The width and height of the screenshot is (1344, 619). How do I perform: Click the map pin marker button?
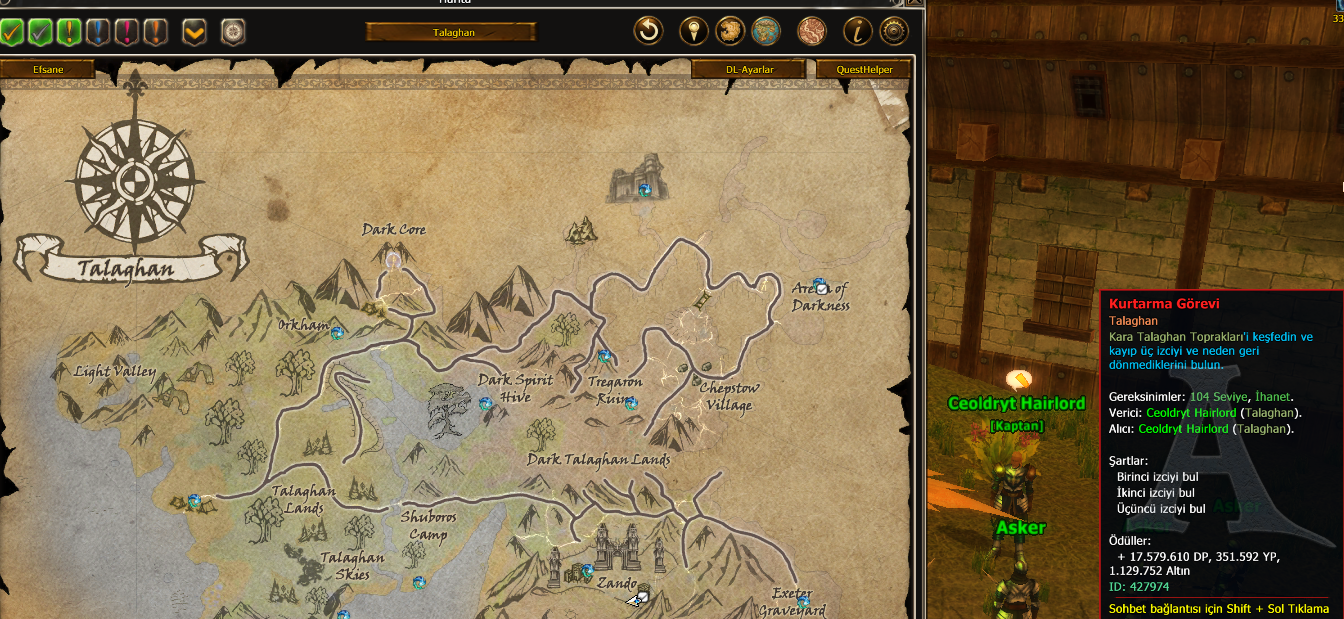click(x=693, y=31)
